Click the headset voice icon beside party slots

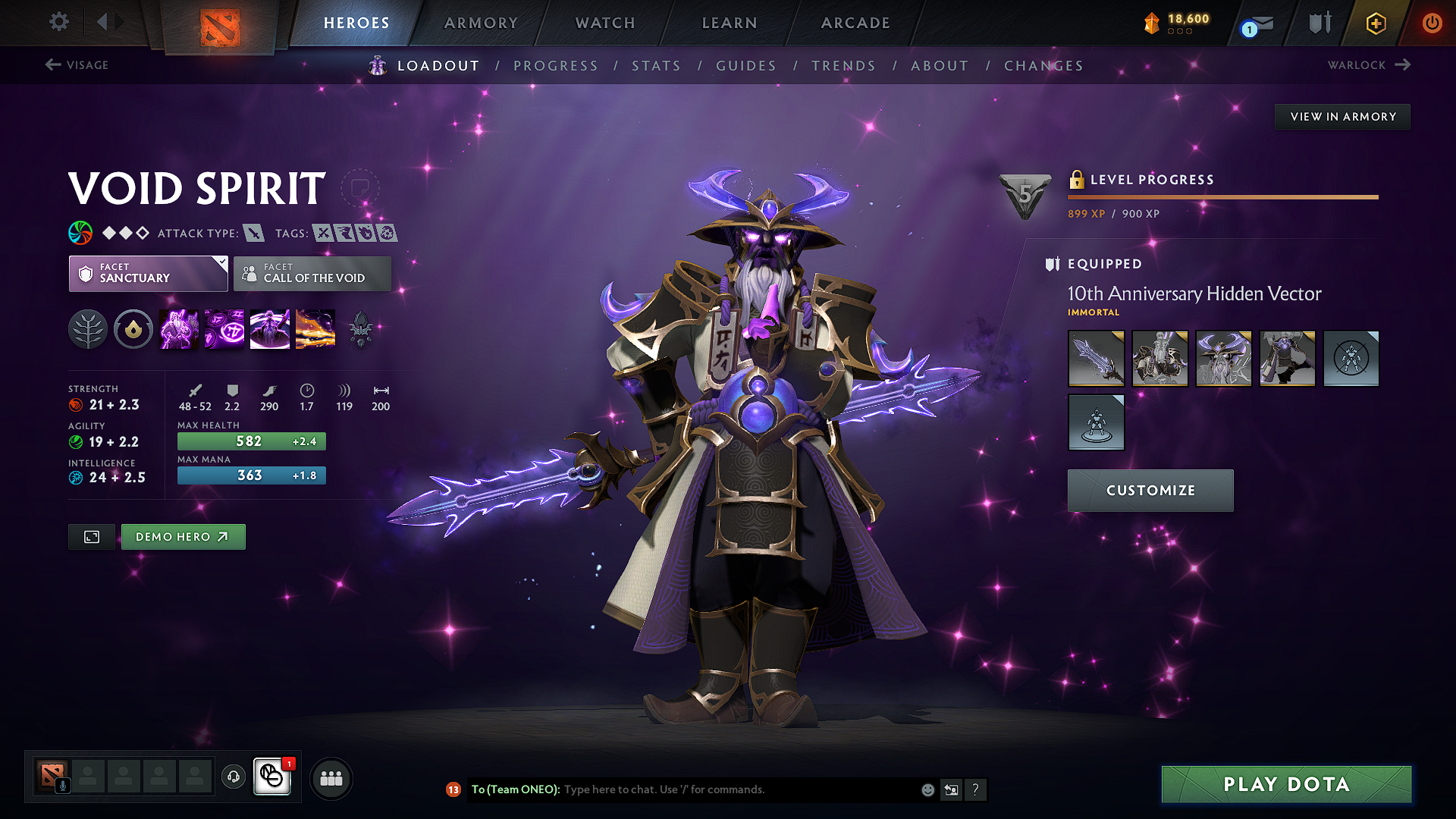[233, 777]
